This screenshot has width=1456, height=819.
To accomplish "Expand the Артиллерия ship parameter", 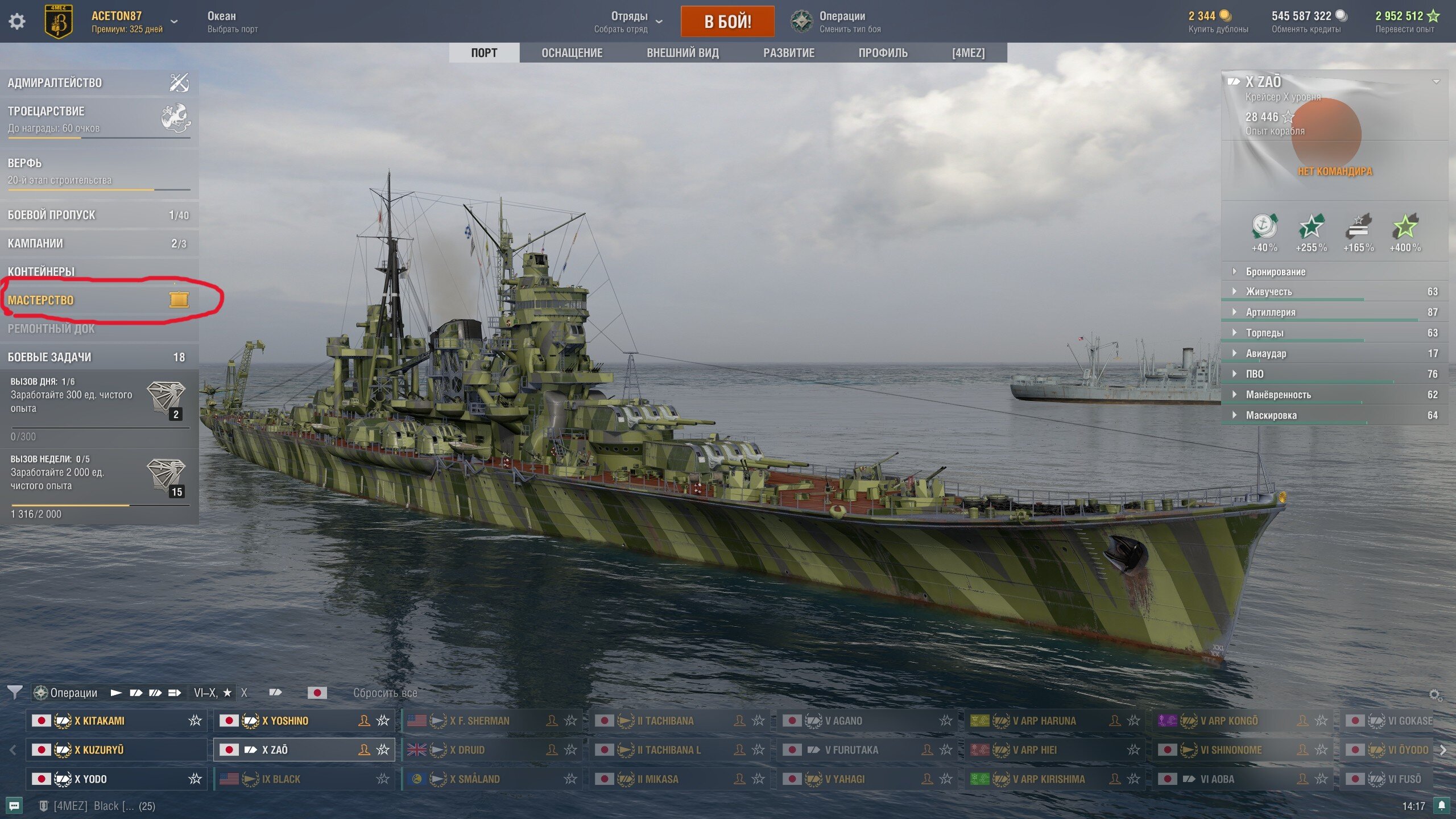I will (x=1271, y=312).
